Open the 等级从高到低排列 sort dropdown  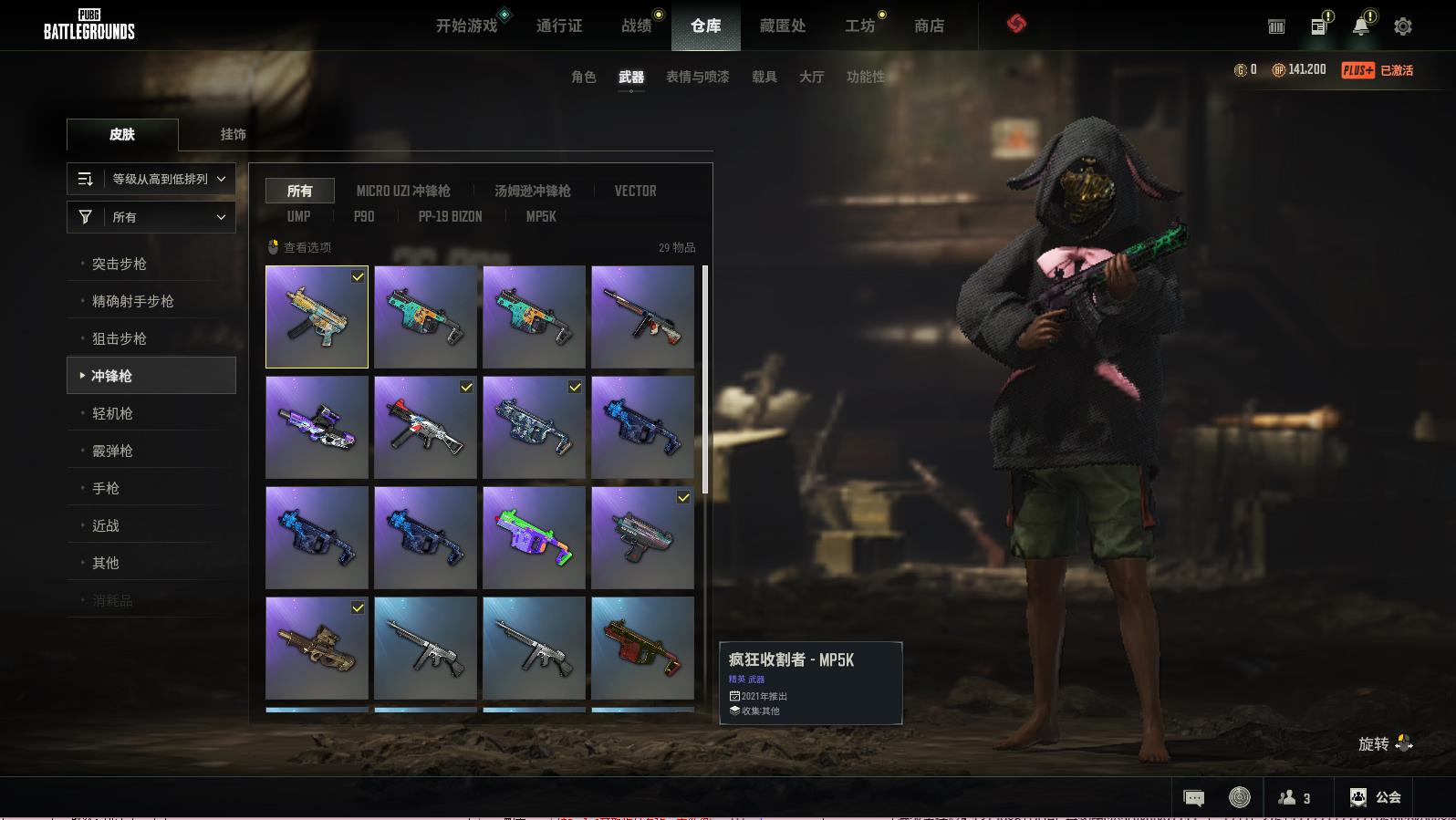(x=151, y=179)
